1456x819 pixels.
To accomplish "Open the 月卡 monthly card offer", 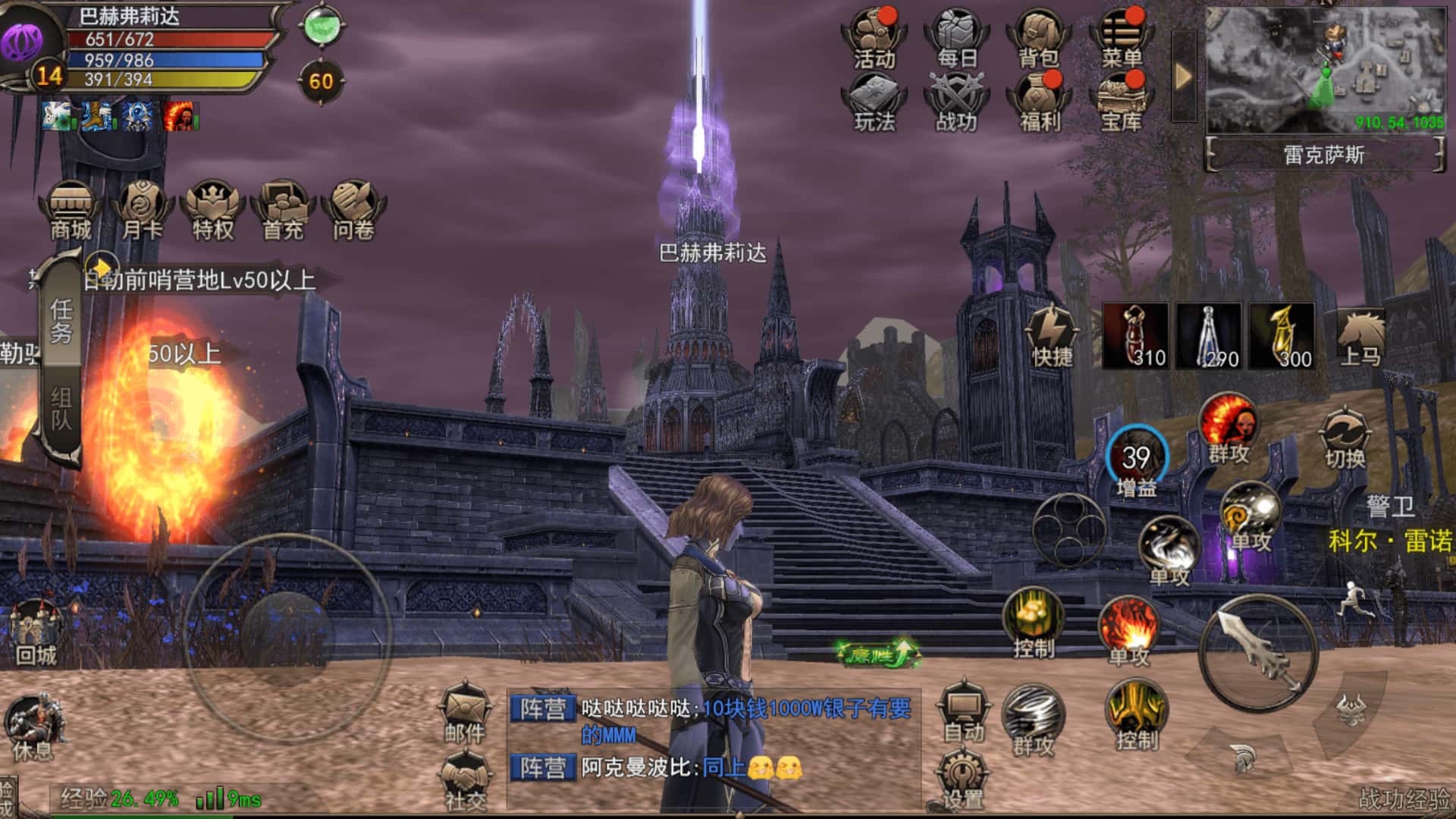I will pos(142,210).
